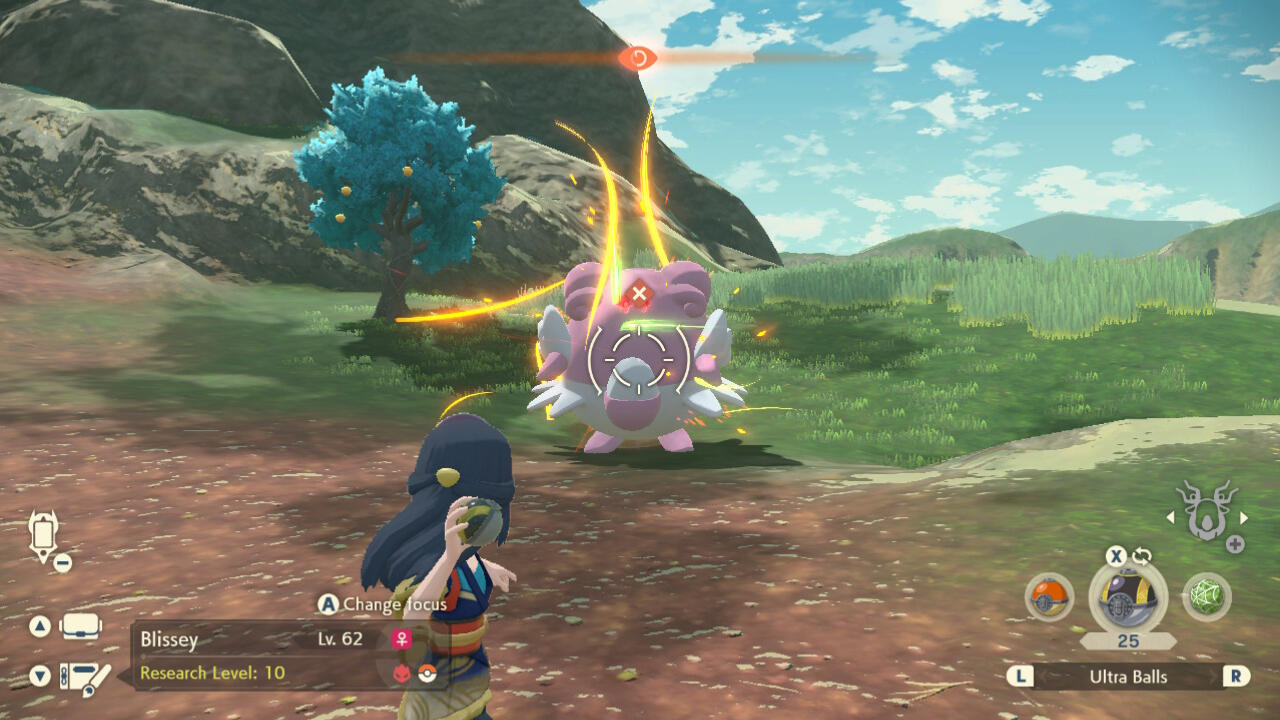Expand the right arrow beside Ultra Balls

click(1213, 677)
